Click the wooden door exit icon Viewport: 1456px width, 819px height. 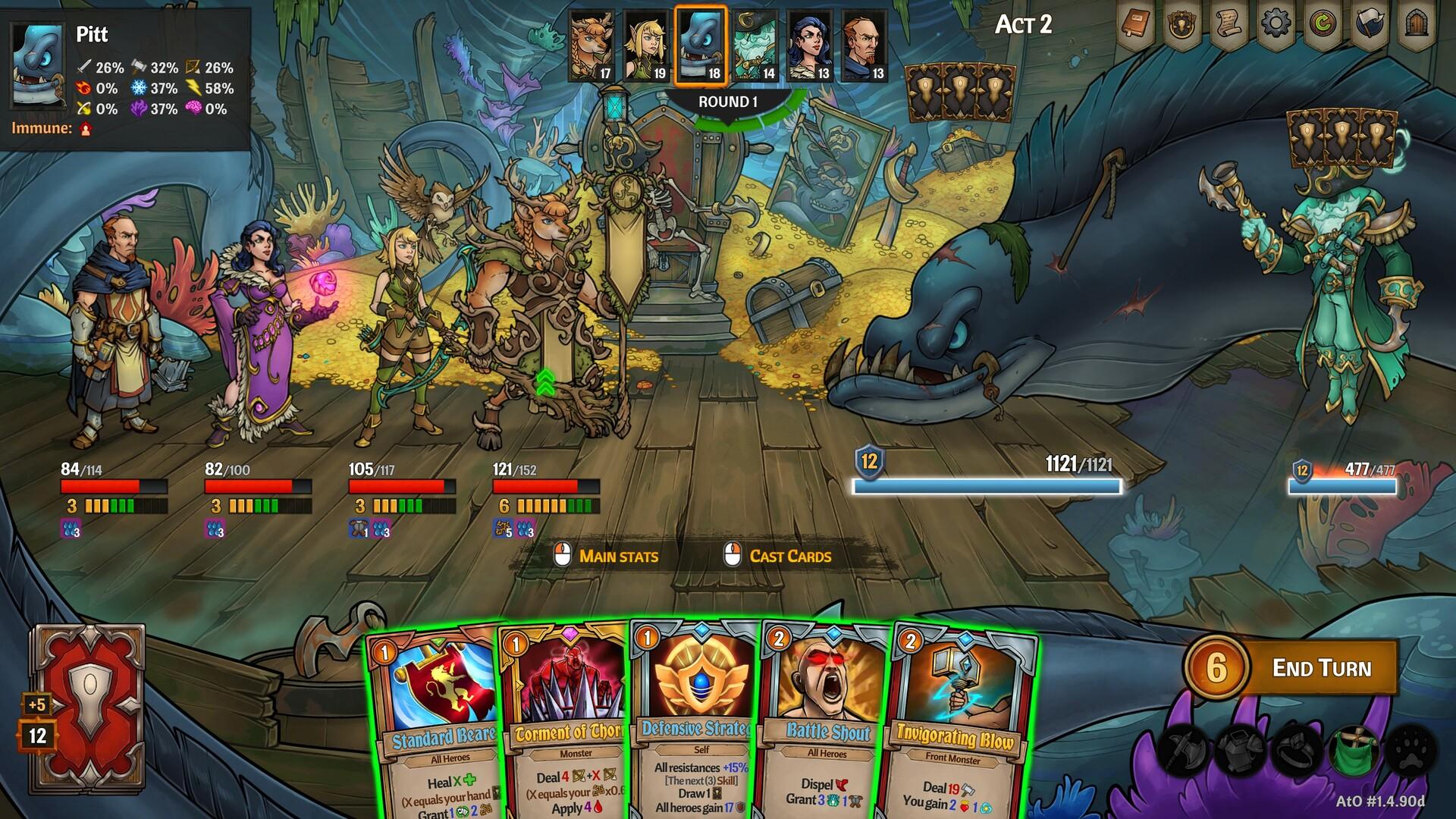coord(1417,24)
